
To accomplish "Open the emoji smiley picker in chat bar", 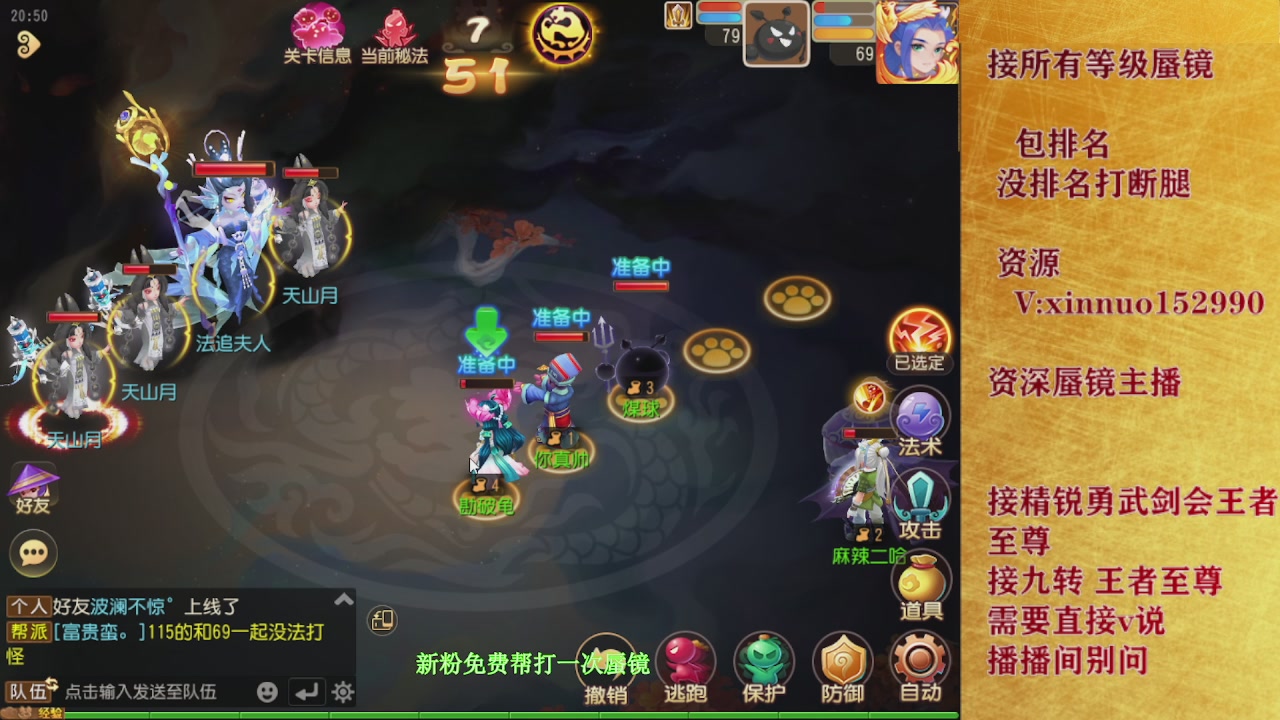I will (267, 691).
